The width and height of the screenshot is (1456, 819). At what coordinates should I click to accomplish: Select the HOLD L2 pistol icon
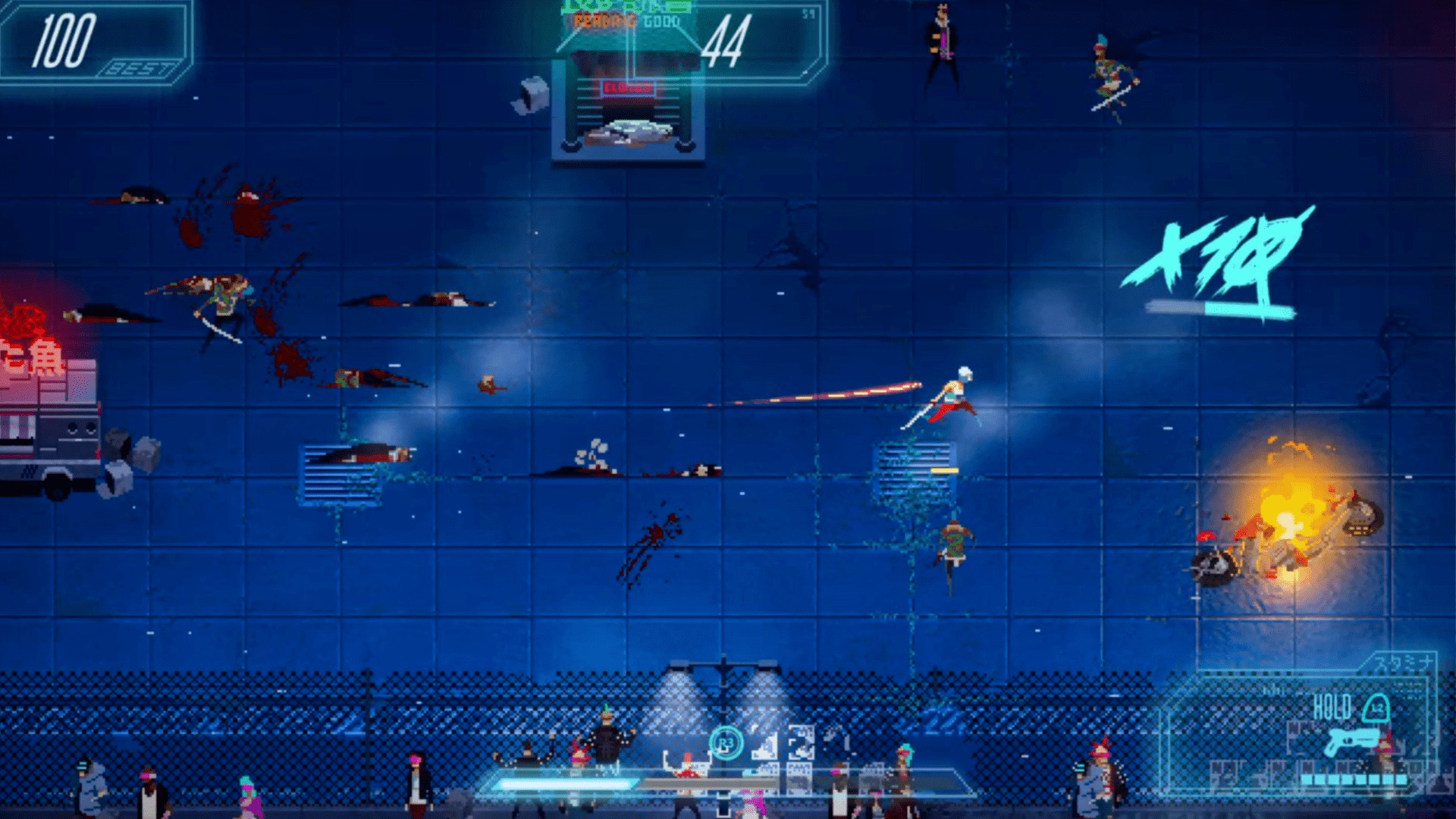pyautogui.click(x=1352, y=742)
